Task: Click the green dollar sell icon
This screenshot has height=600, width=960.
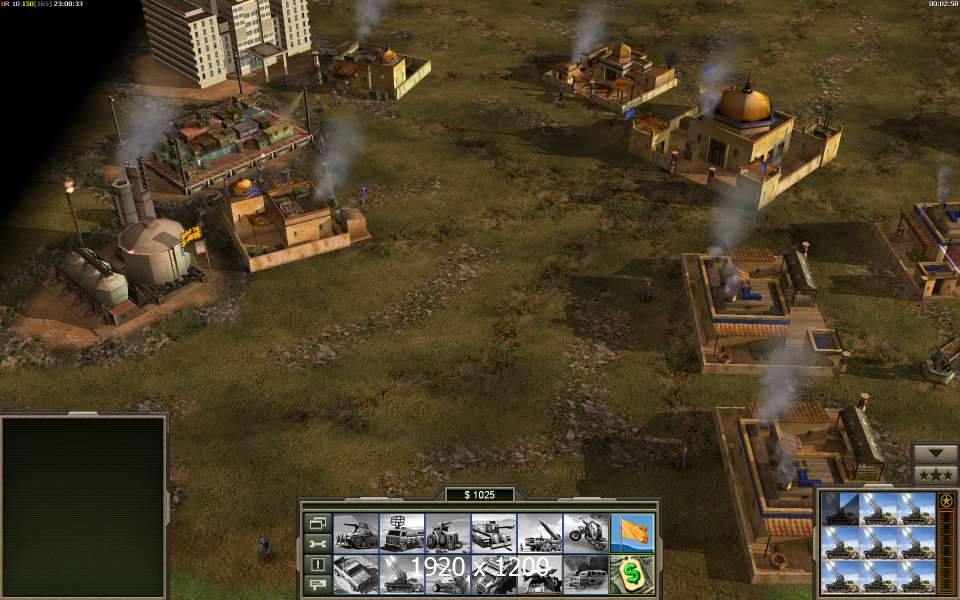Action: (x=631, y=574)
